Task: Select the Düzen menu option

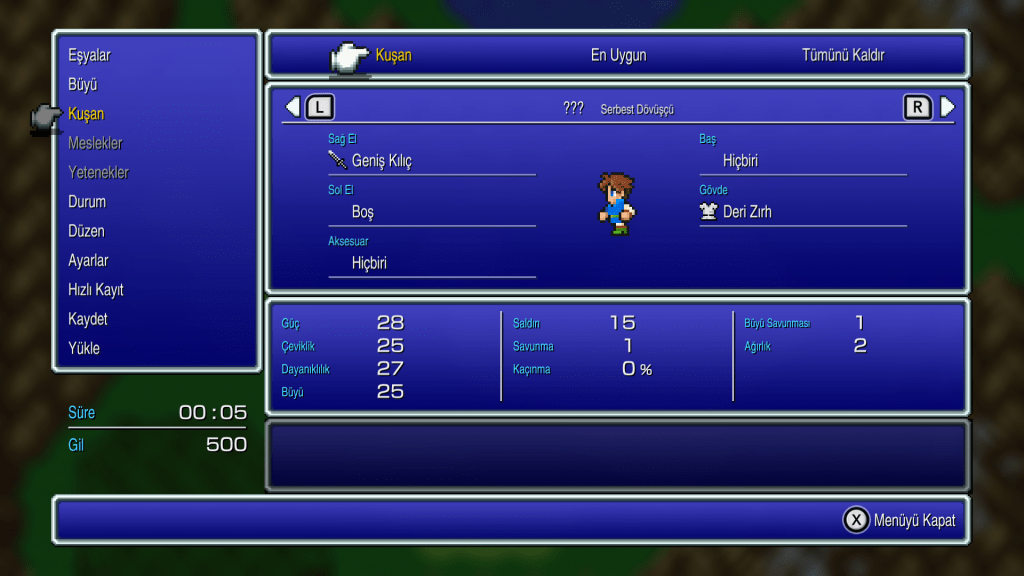Action: tap(86, 231)
